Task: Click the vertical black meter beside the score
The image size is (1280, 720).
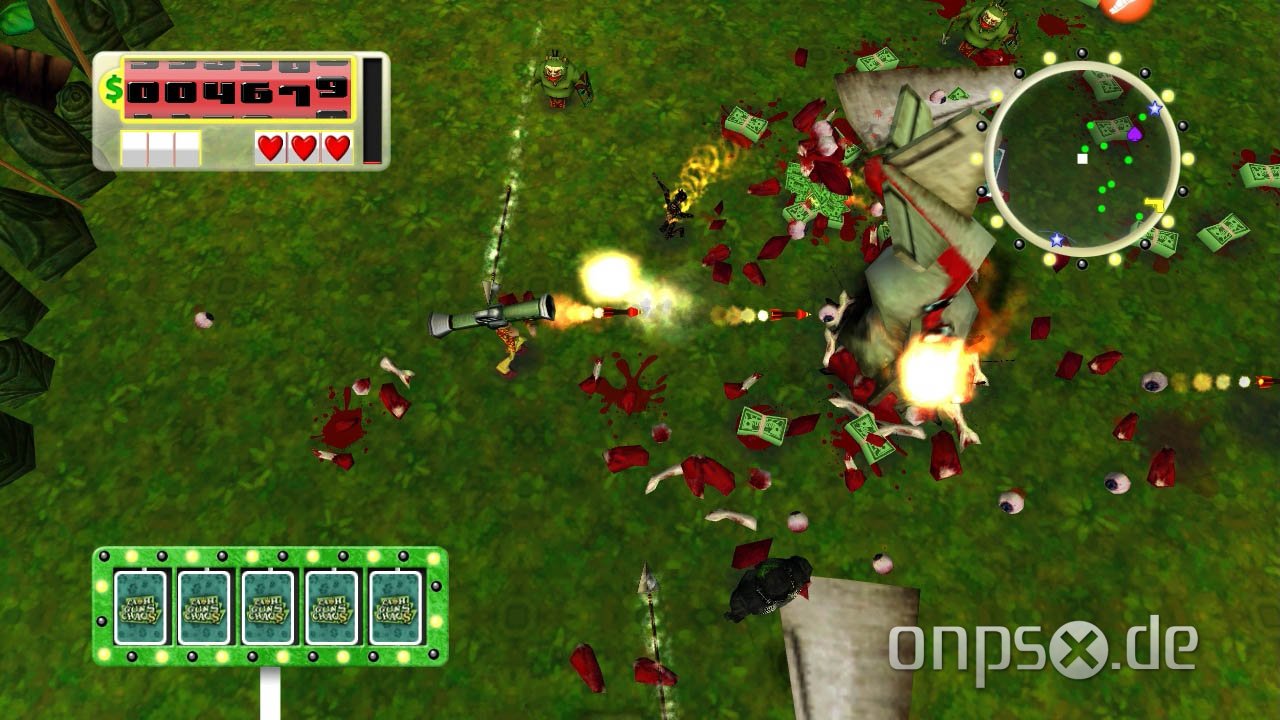Action: 372,110
